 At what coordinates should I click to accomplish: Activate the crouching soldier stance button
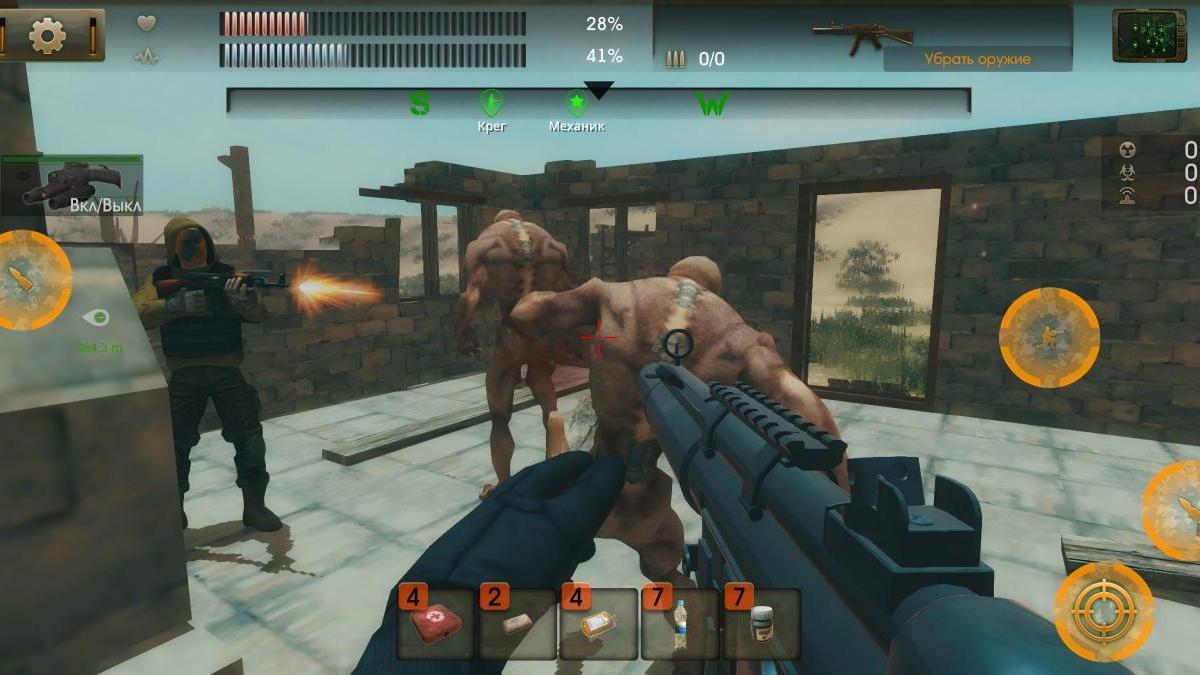(x=1049, y=337)
